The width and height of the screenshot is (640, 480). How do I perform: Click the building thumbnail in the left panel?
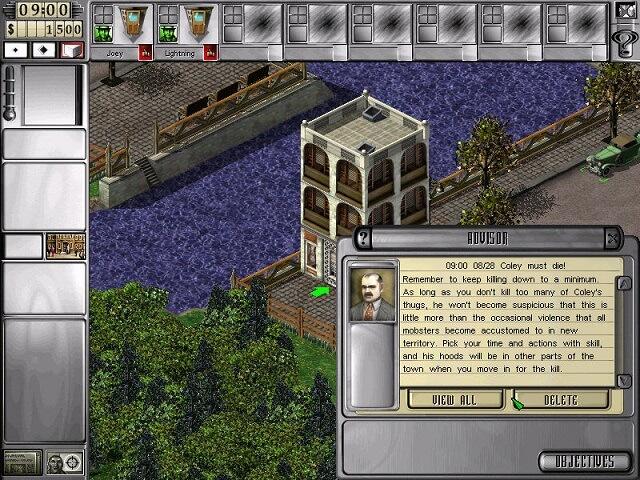66,246
